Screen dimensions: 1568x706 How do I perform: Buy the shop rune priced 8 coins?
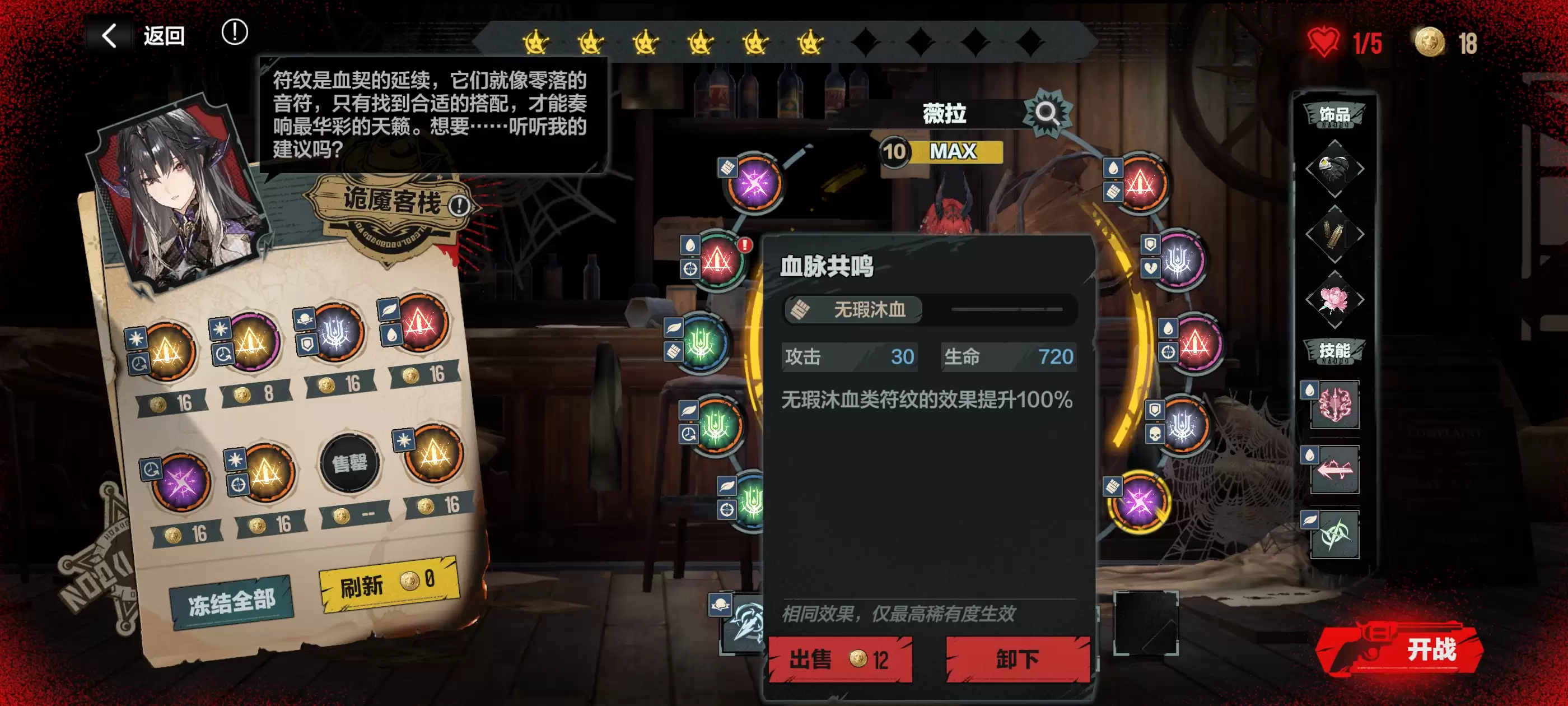click(x=250, y=343)
